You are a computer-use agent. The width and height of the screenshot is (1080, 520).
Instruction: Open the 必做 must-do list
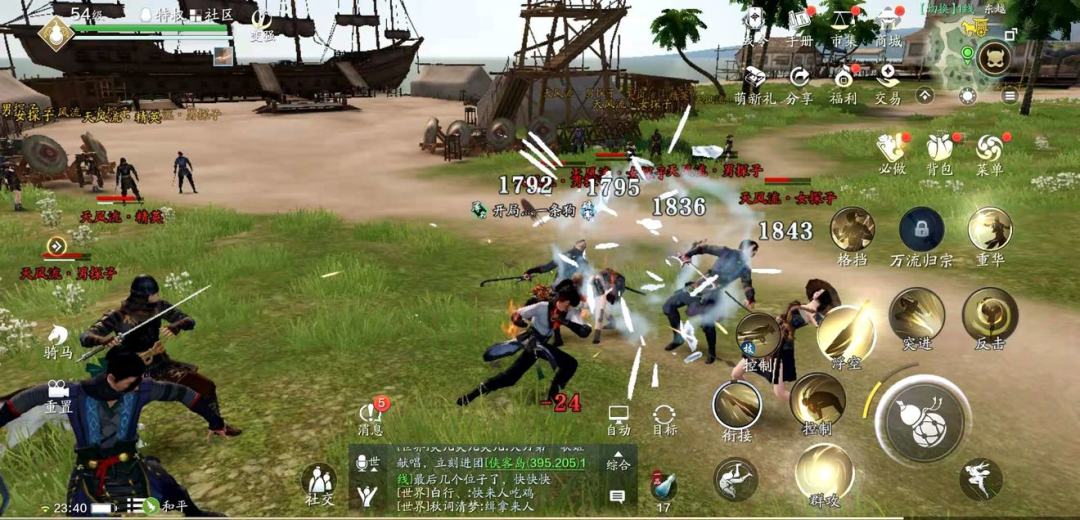891,150
